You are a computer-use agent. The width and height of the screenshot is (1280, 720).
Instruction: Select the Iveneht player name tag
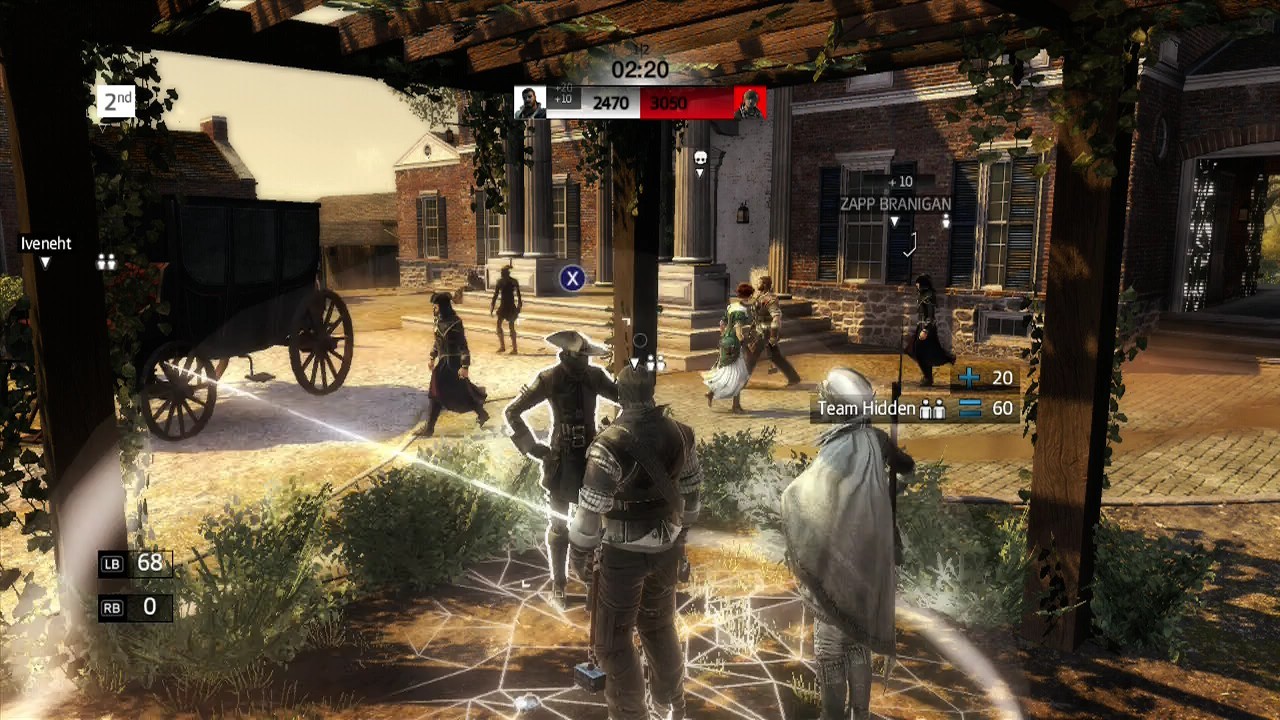[x=46, y=243]
